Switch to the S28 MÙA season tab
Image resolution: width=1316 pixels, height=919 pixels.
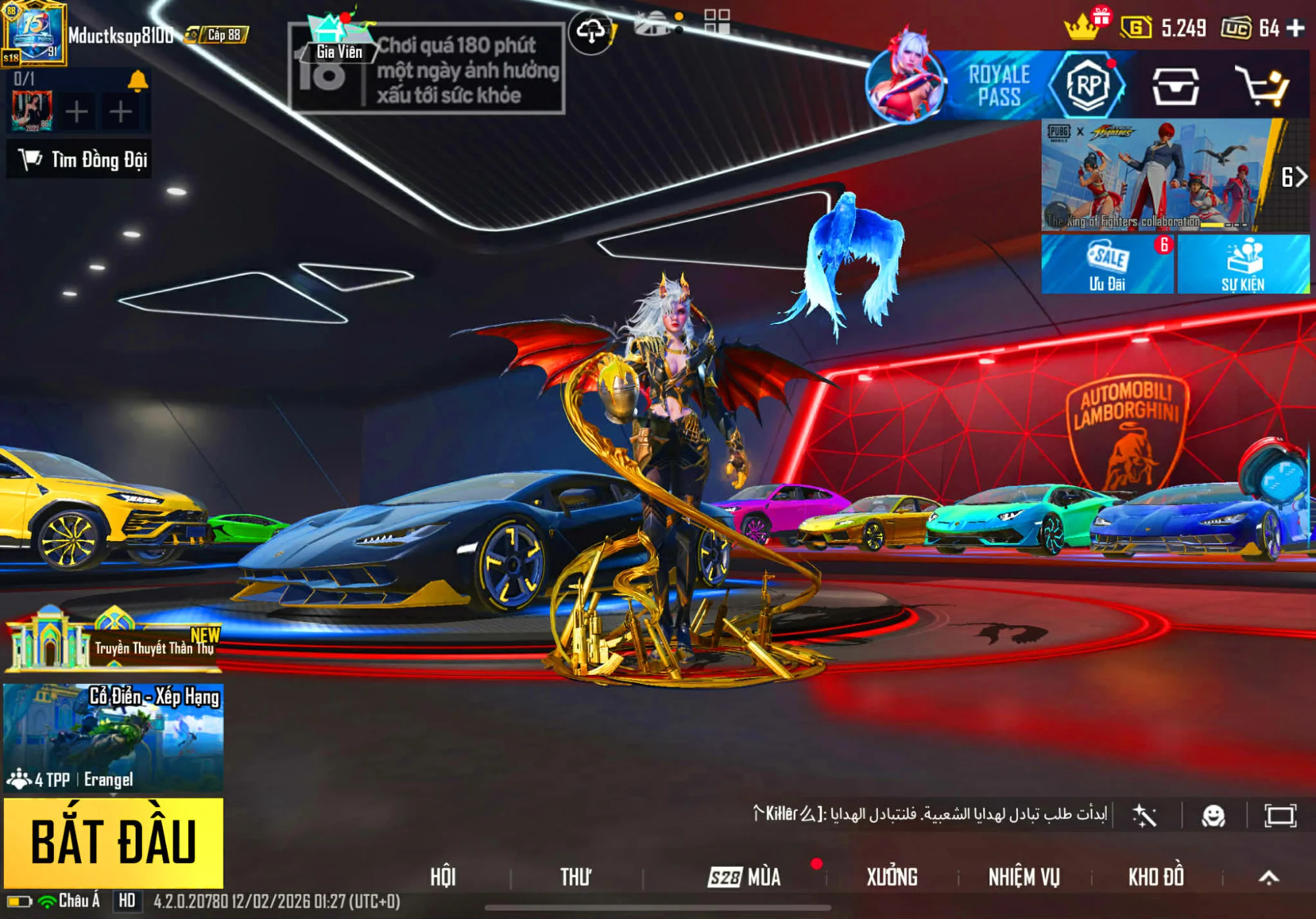[x=745, y=877]
